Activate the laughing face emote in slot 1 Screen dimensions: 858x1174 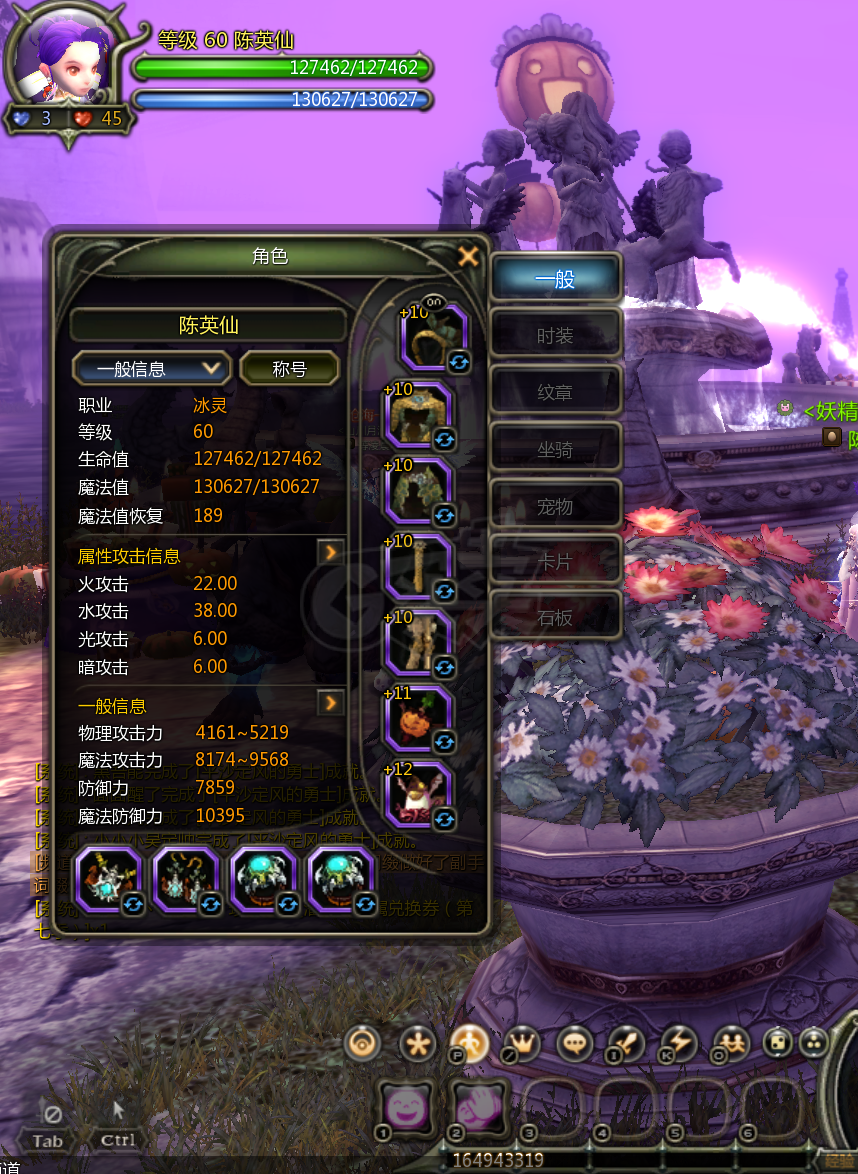point(405,1108)
